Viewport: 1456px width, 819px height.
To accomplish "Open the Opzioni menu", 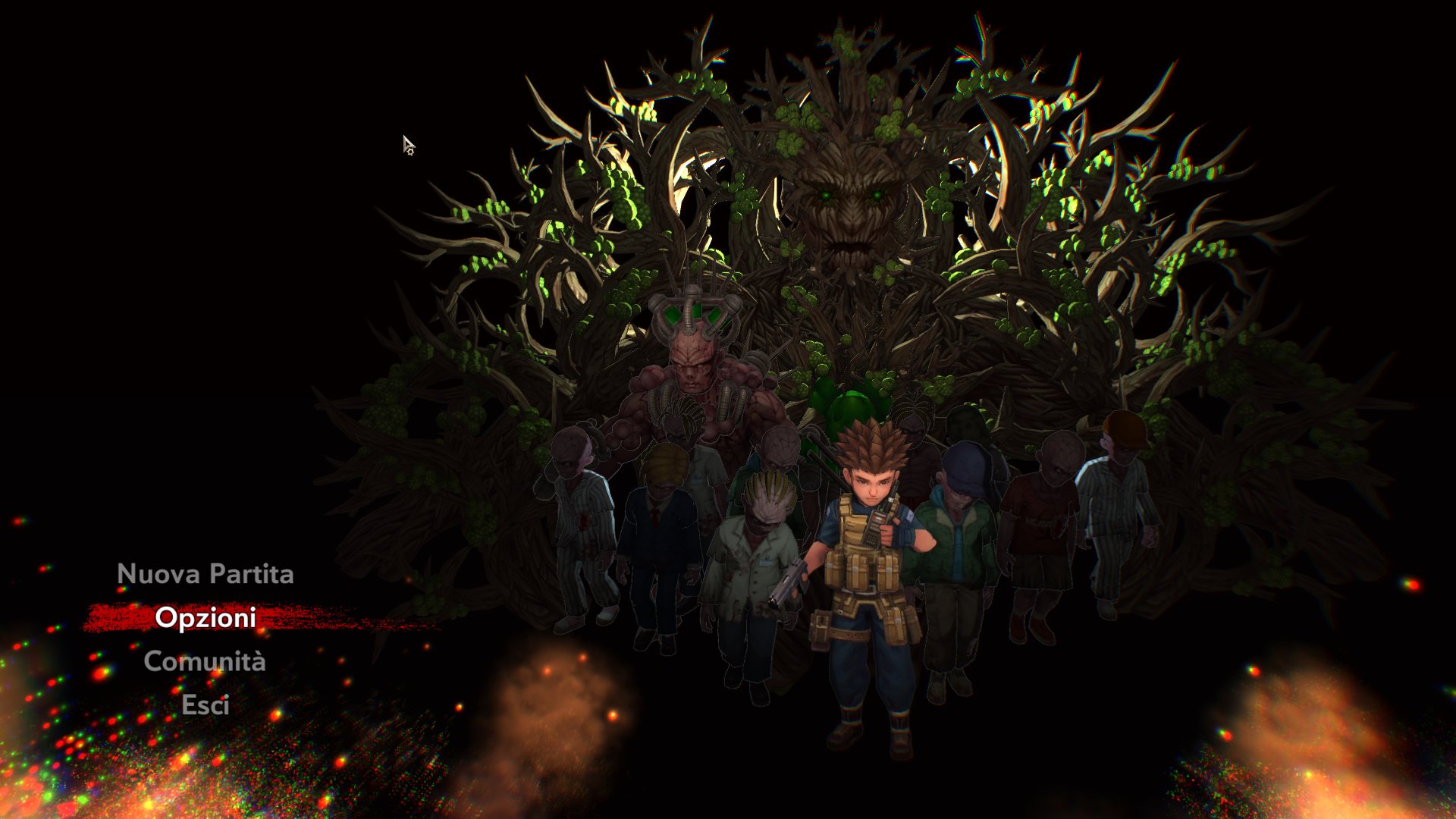I will coord(205,618).
